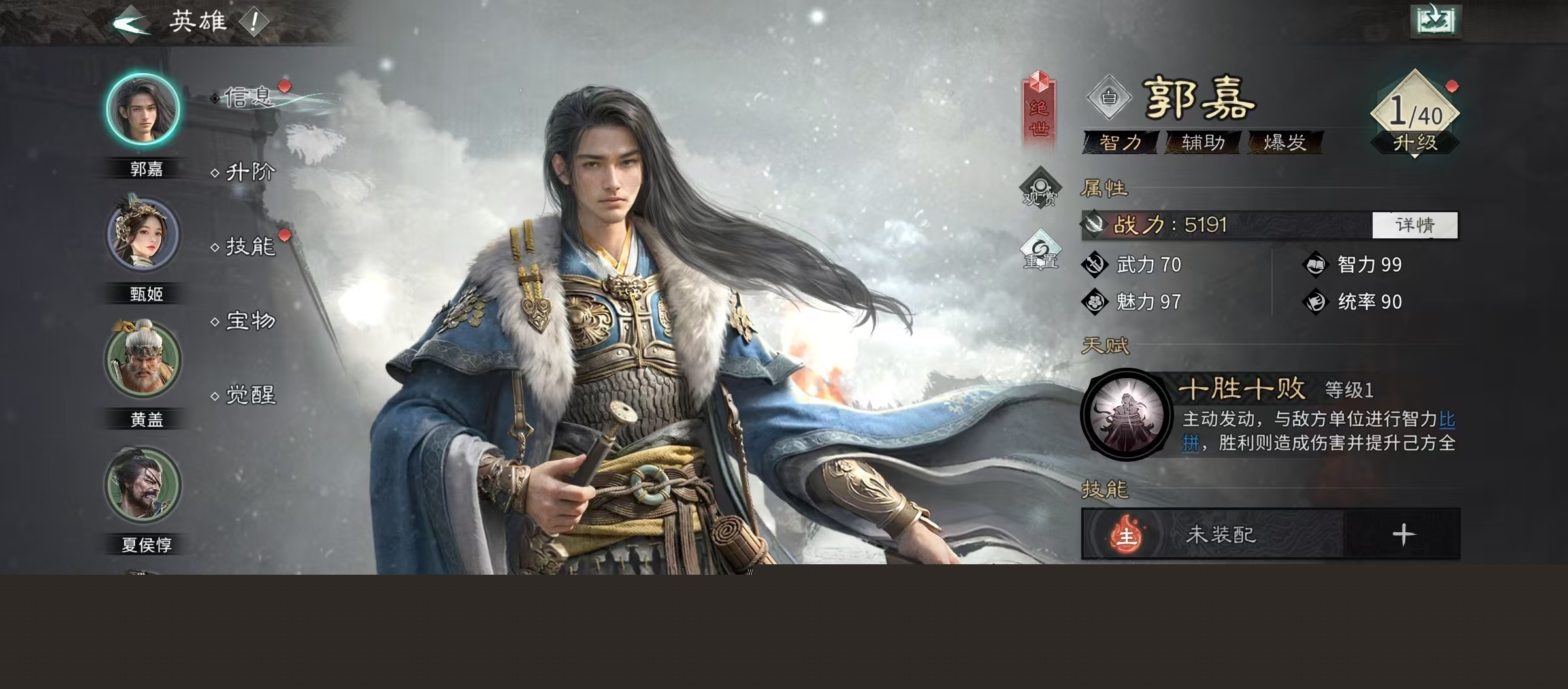Pick the 夏侯惇 hero portrait
The width and height of the screenshot is (1568, 689).
coord(143,485)
